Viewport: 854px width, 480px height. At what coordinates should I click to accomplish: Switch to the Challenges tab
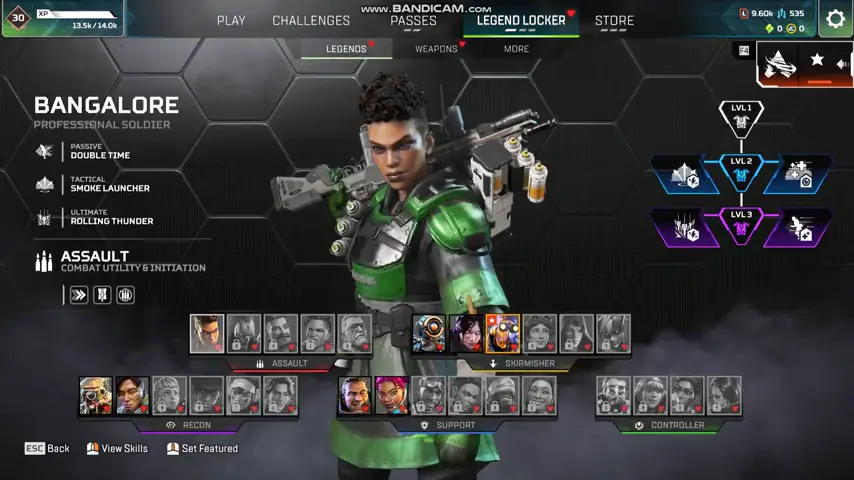[311, 20]
